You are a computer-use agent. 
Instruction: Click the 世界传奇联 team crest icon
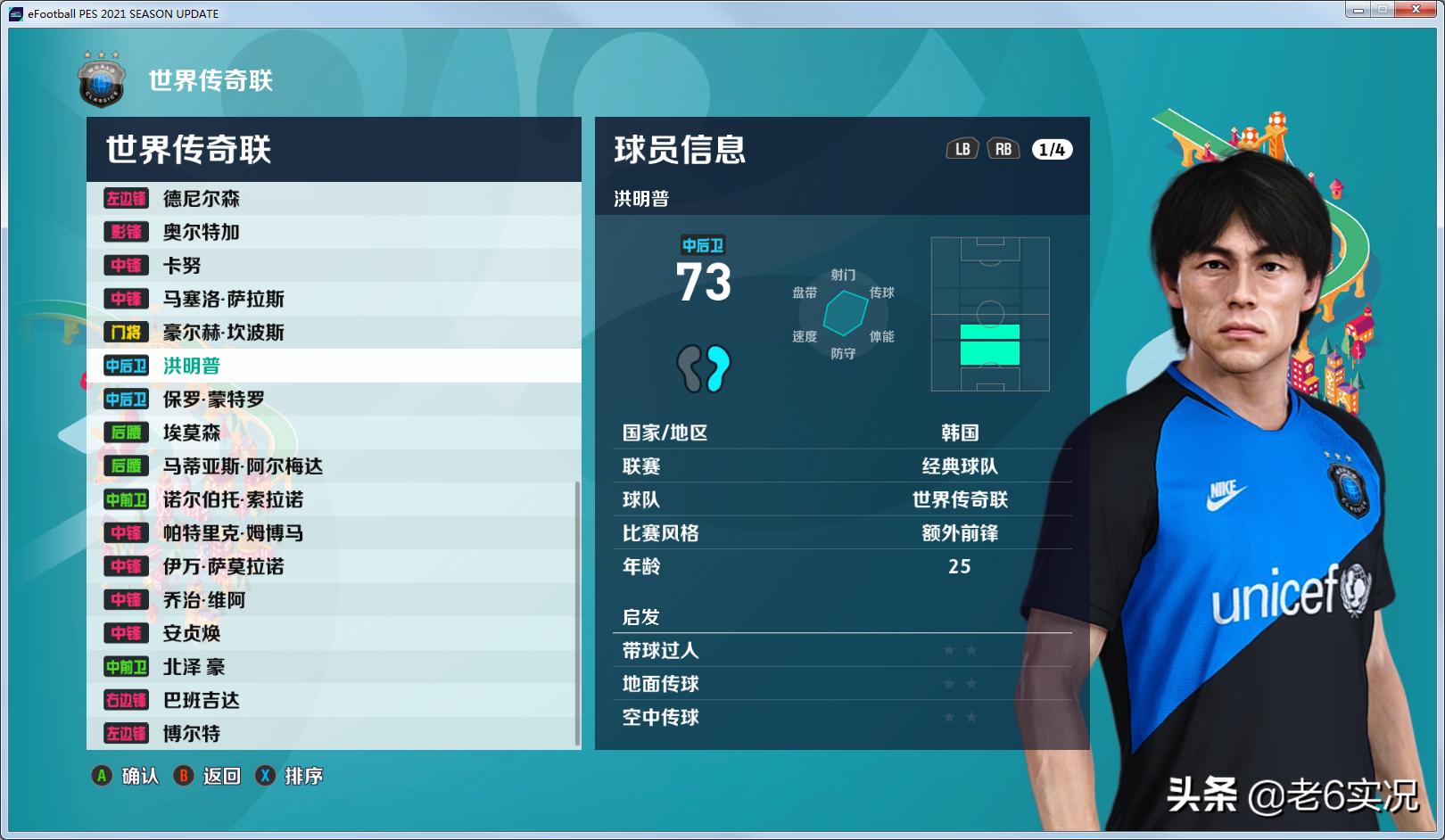point(100,82)
